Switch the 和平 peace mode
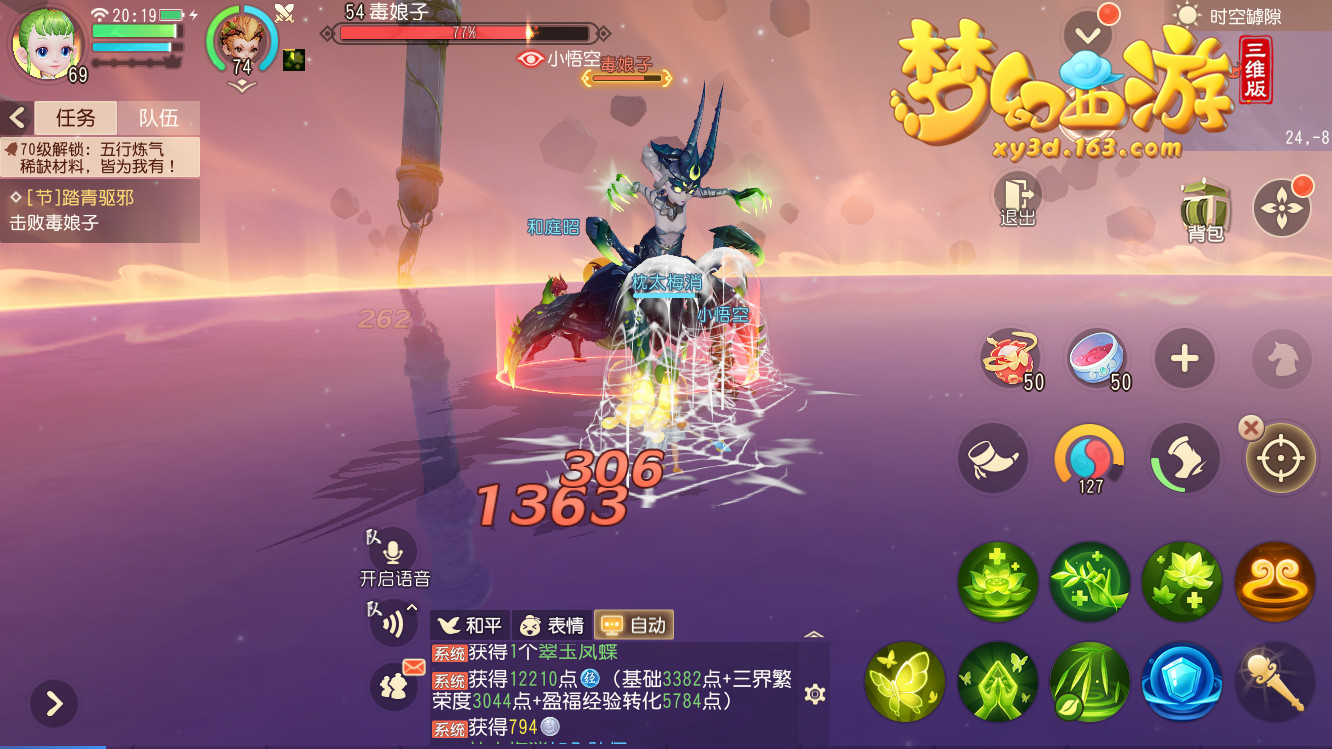 (471, 625)
